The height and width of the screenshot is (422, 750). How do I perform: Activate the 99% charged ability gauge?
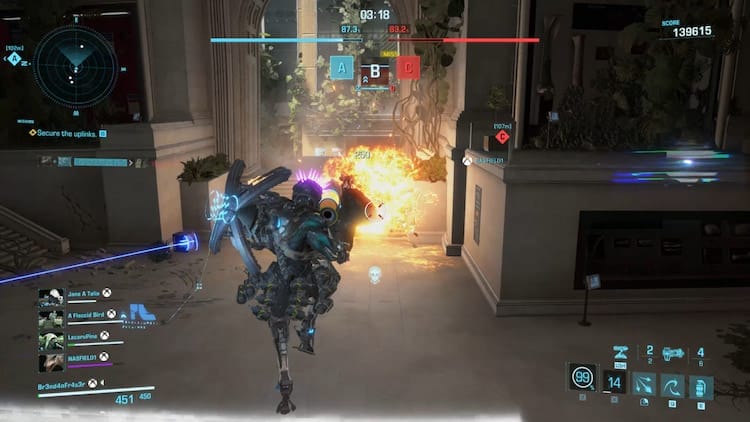[581, 379]
